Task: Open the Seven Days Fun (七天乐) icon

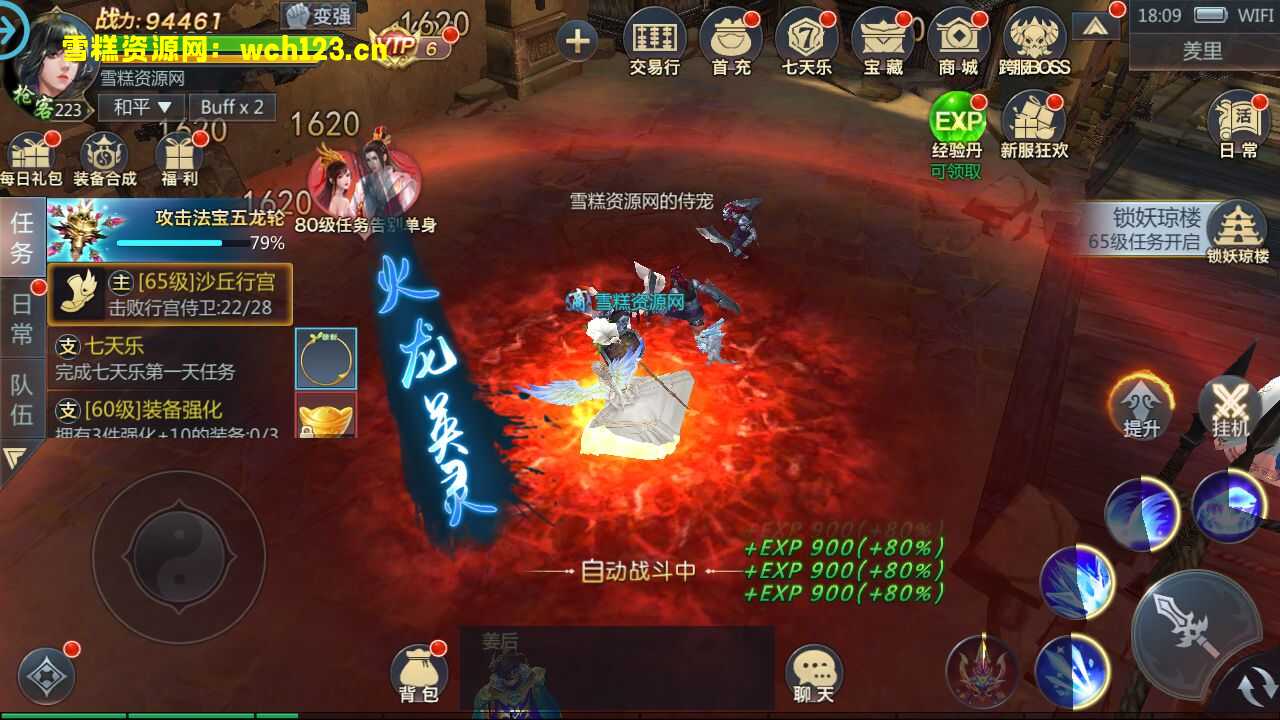Action: coord(807,40)
